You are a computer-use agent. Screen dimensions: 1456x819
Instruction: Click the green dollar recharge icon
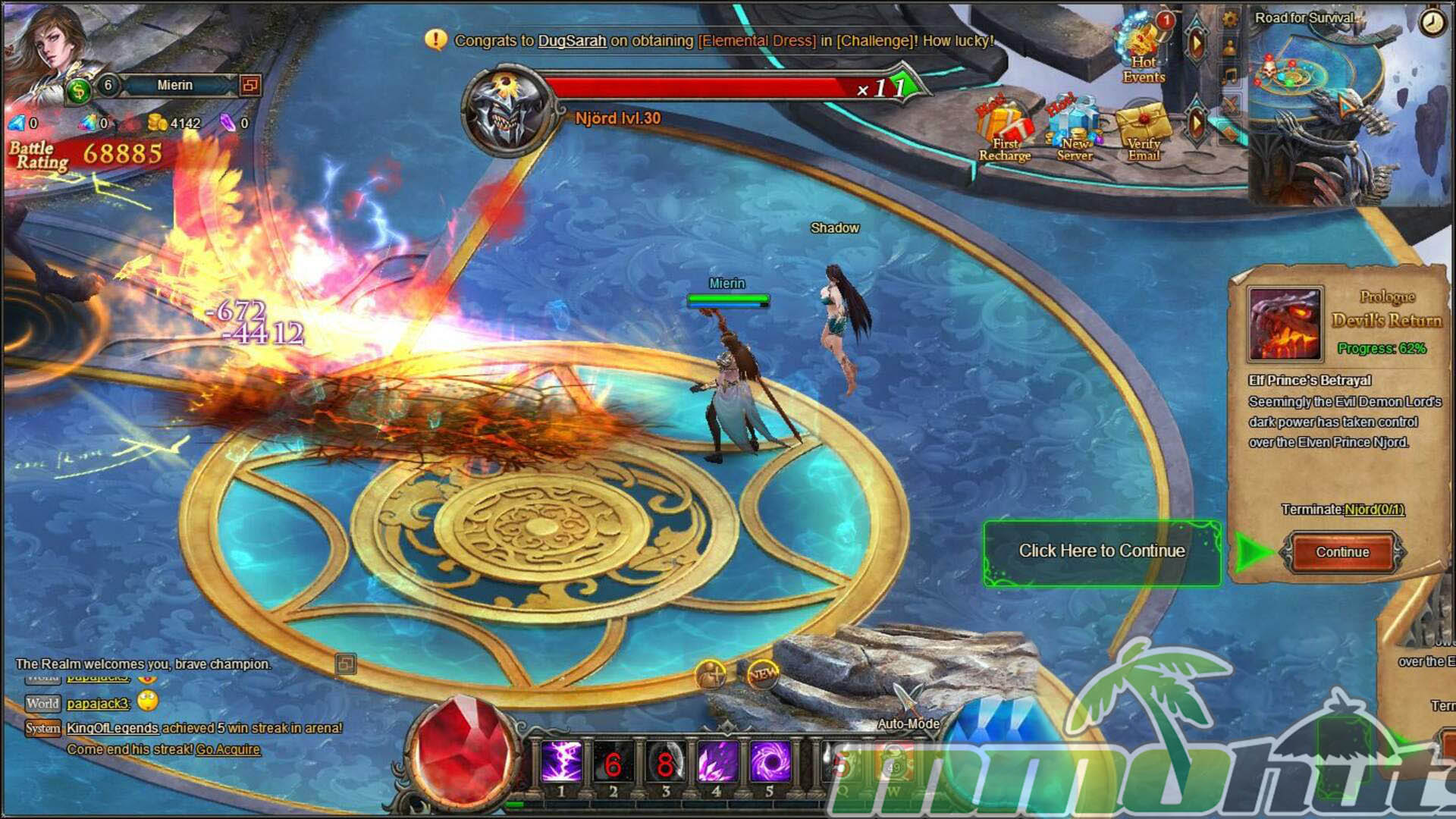coord(77,91)
